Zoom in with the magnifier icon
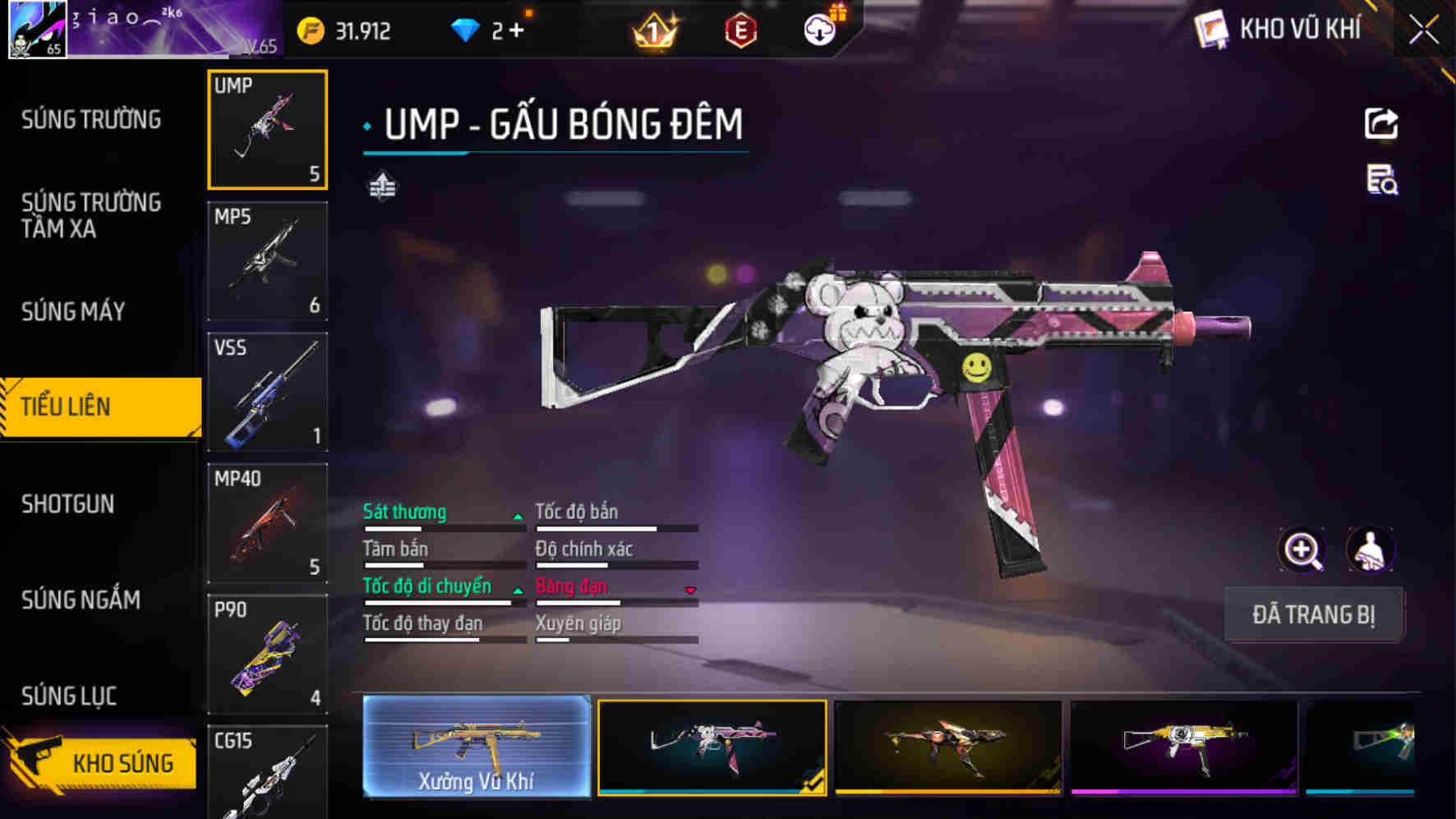Screen dimensions: 1456x819 point(1302,550)
